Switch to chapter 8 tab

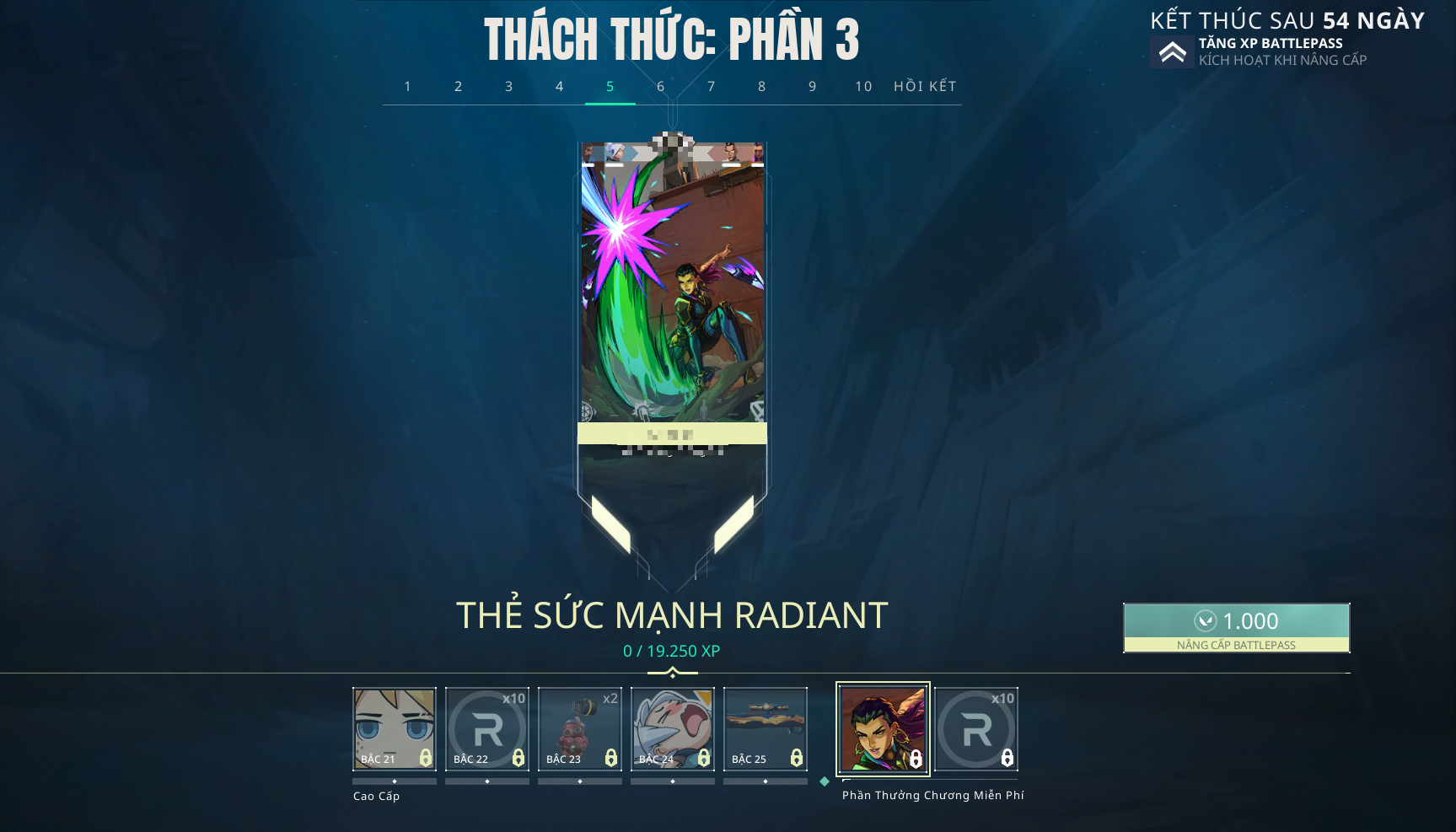762,87
